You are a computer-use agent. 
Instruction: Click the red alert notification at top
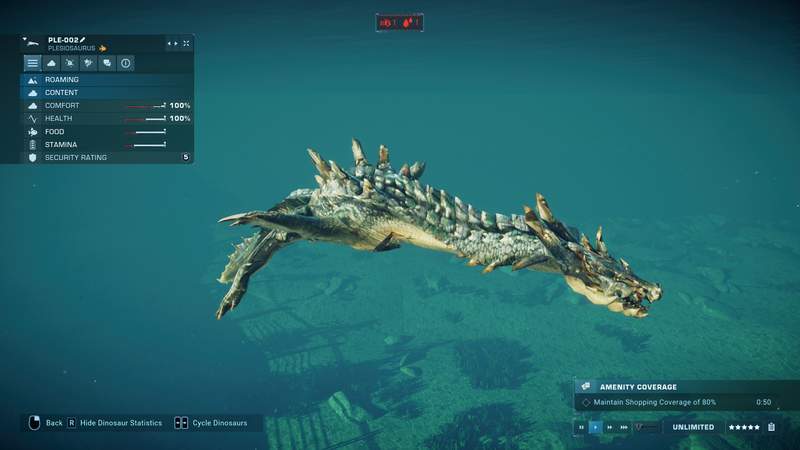click(399, 22)
